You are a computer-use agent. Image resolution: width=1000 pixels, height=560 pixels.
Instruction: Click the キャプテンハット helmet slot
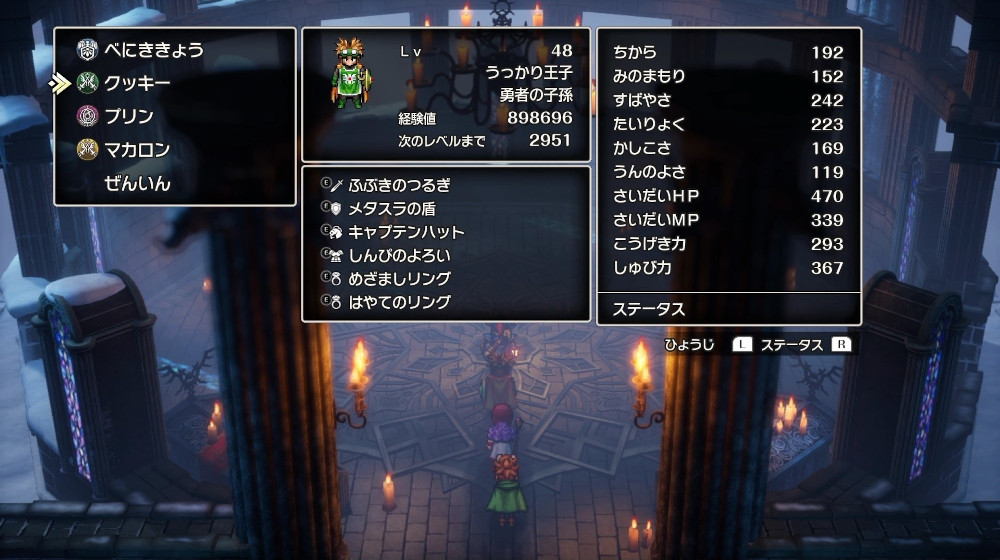point(406,232)
